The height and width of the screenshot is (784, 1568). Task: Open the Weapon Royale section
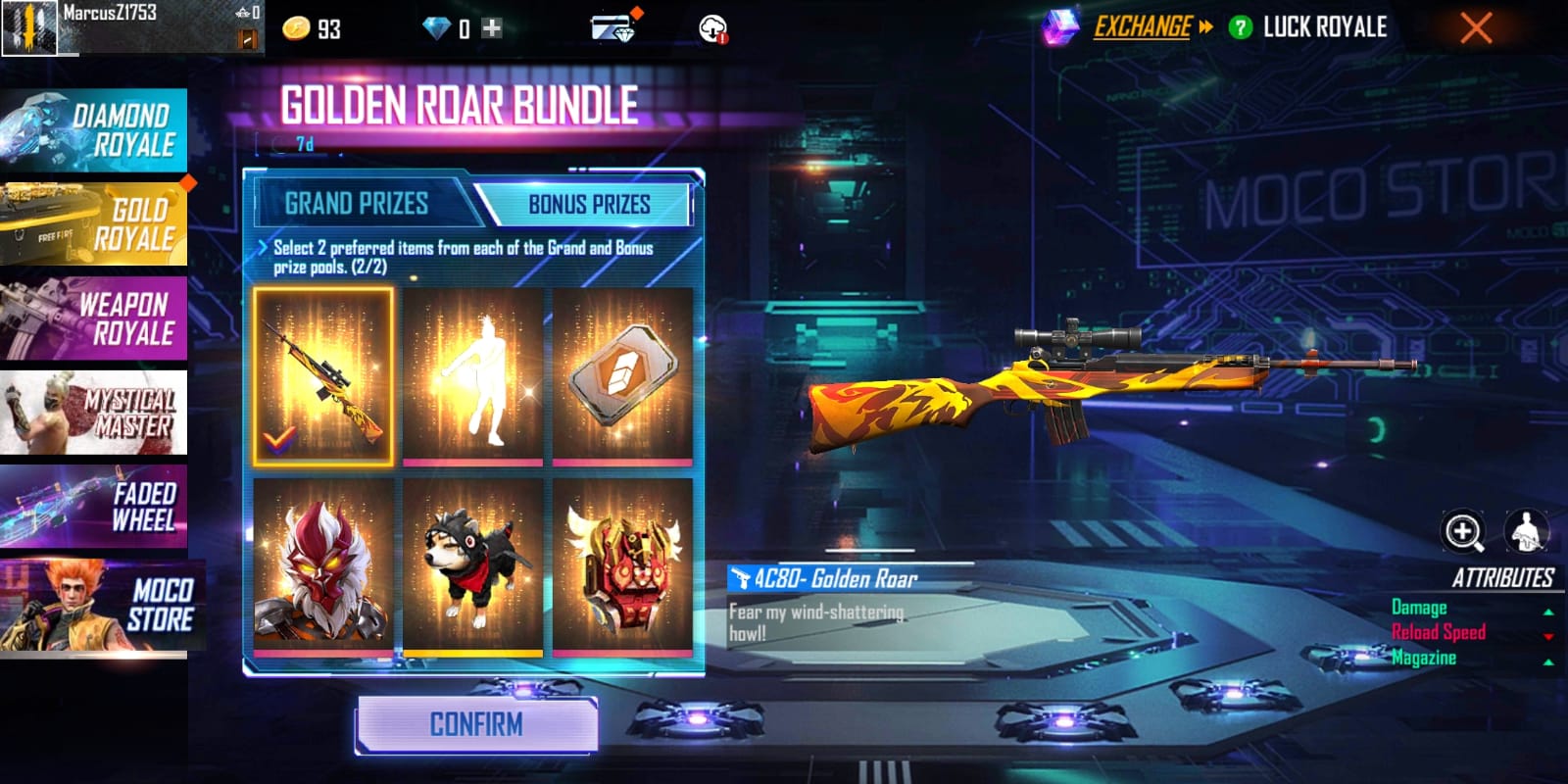click(x=94, y=318)
